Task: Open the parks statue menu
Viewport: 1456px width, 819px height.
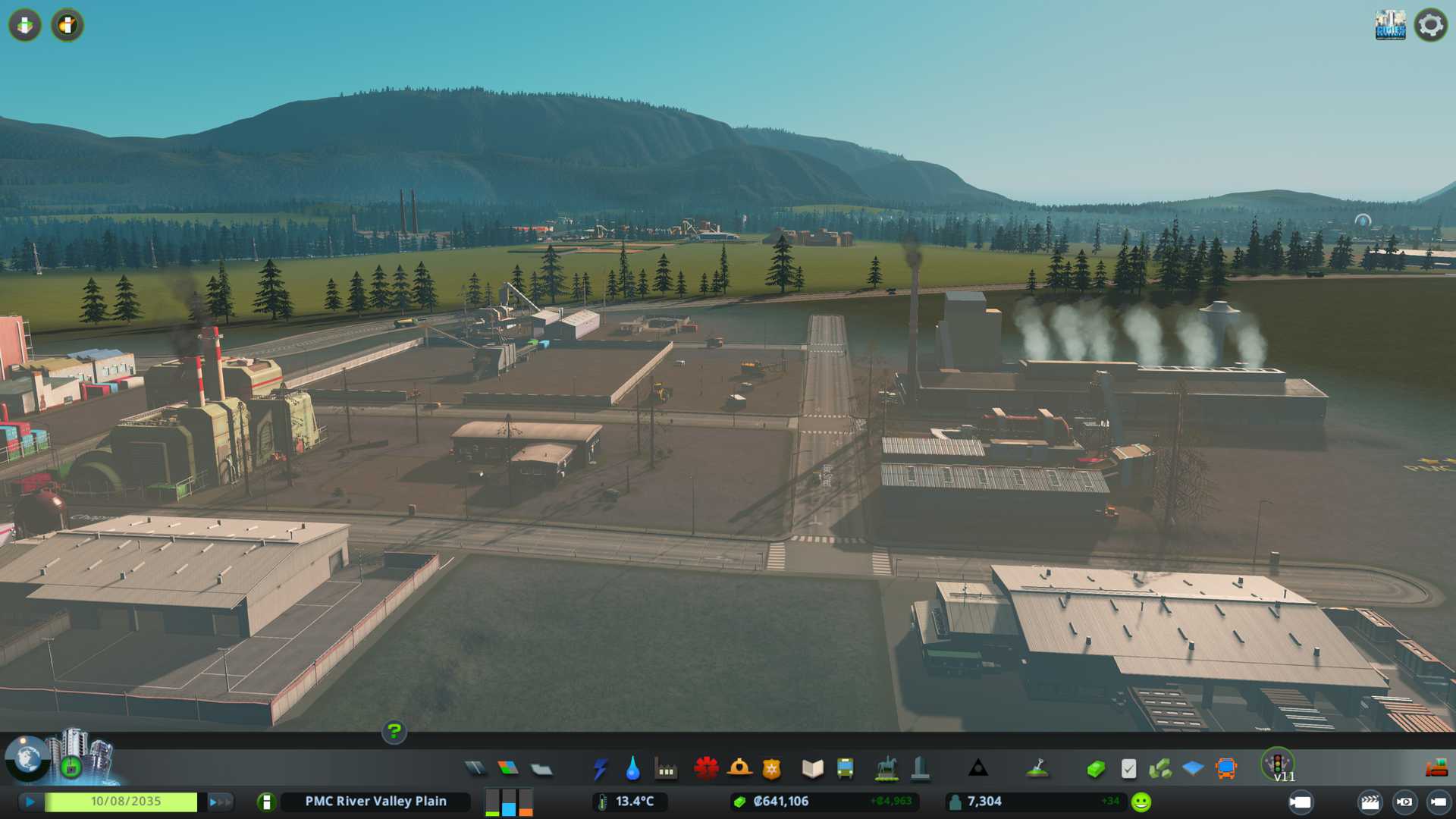Action: [886, 769]
